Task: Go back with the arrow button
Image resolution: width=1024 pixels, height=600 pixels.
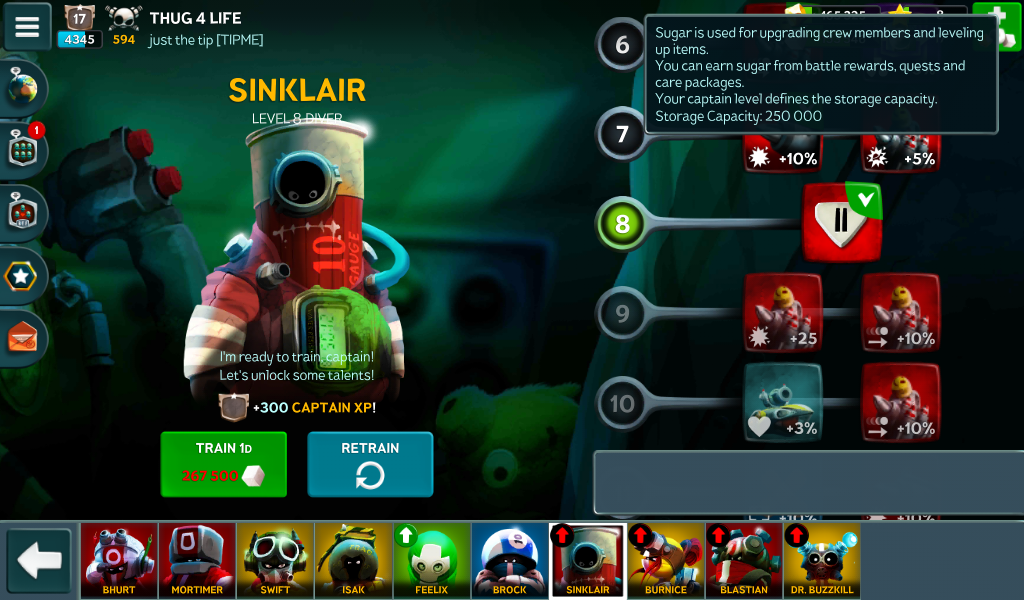Action: pos(40,560)
